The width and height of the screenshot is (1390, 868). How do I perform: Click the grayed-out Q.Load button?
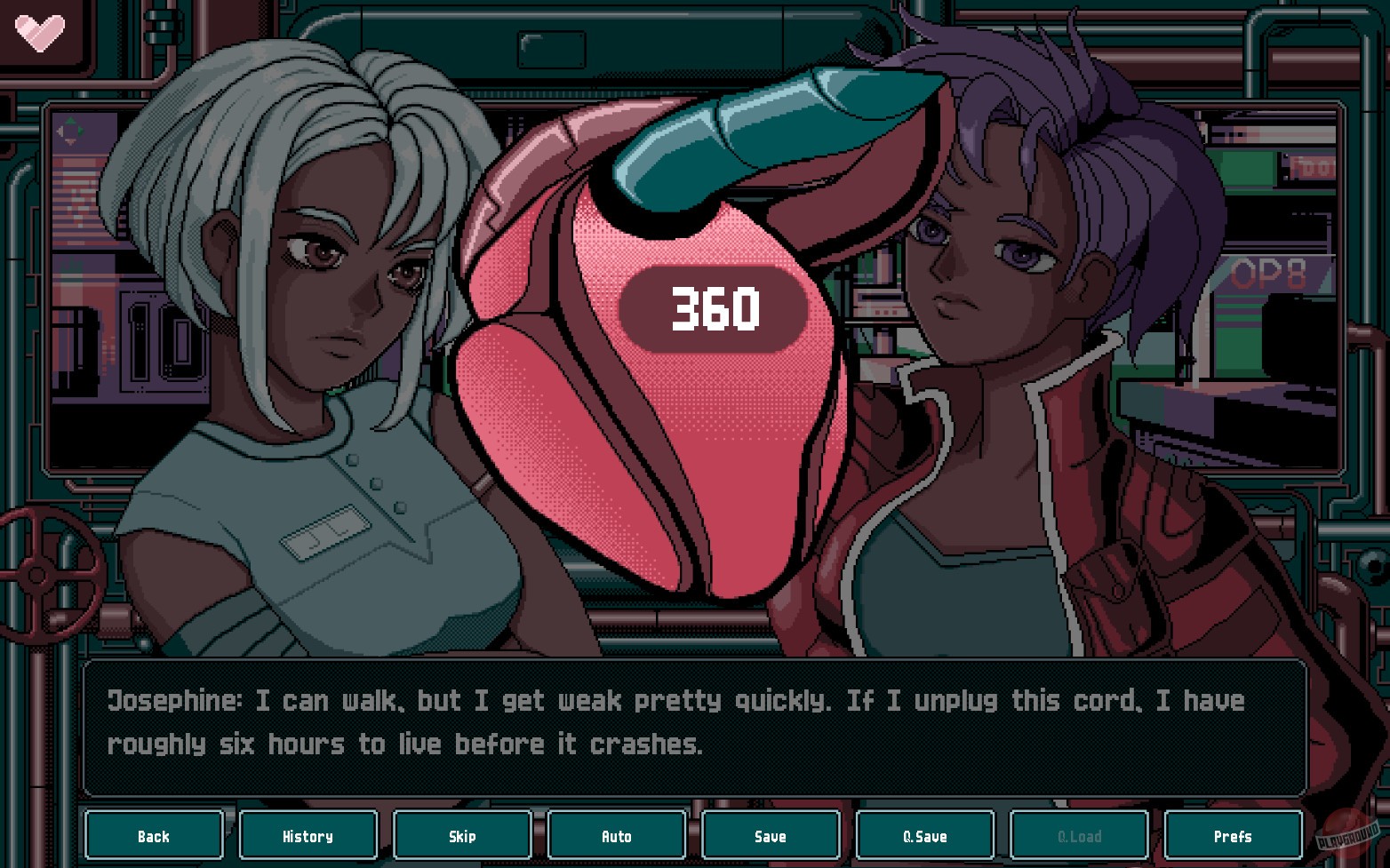[1078, 835]
